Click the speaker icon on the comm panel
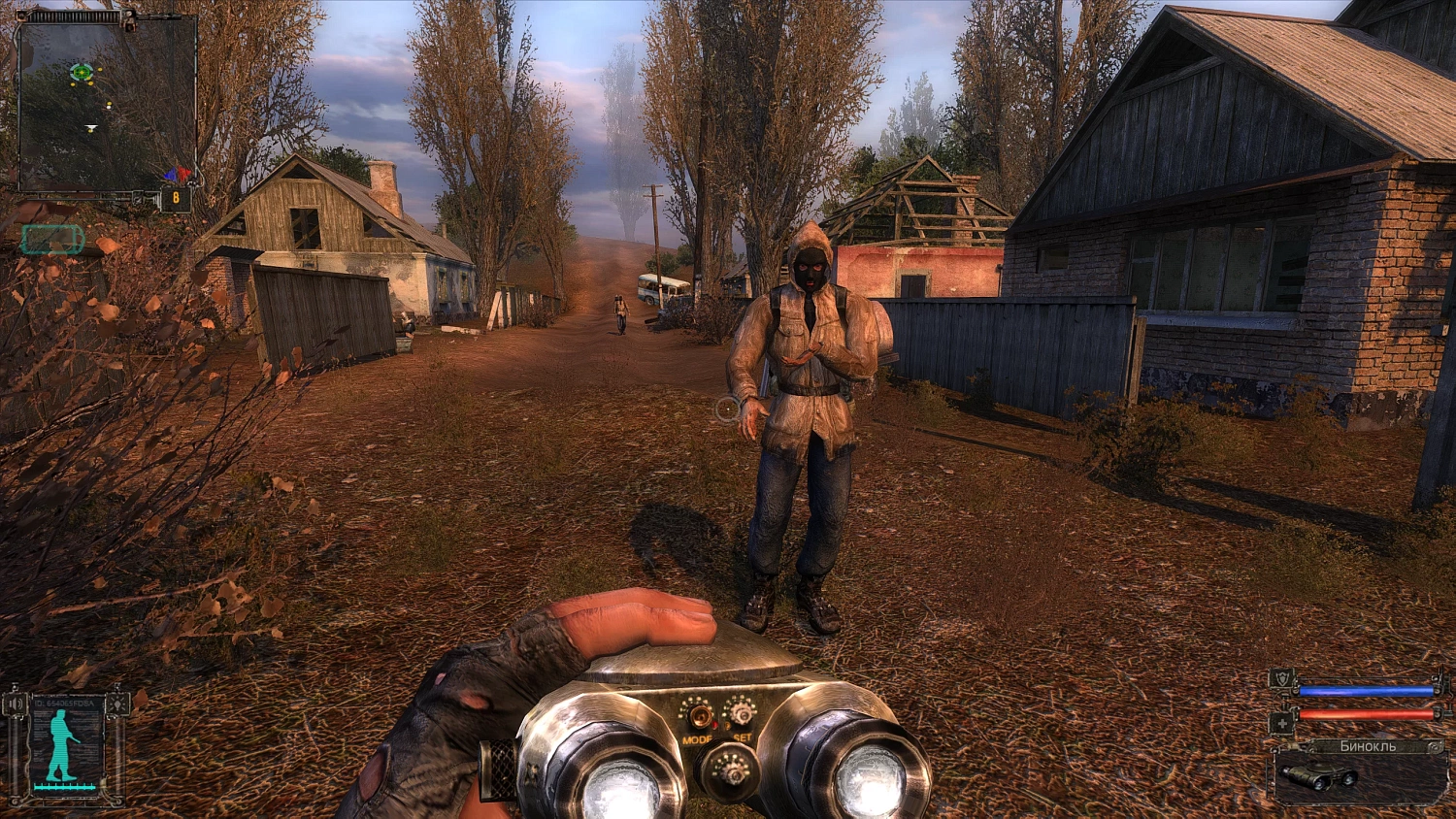 click(16, 704)
